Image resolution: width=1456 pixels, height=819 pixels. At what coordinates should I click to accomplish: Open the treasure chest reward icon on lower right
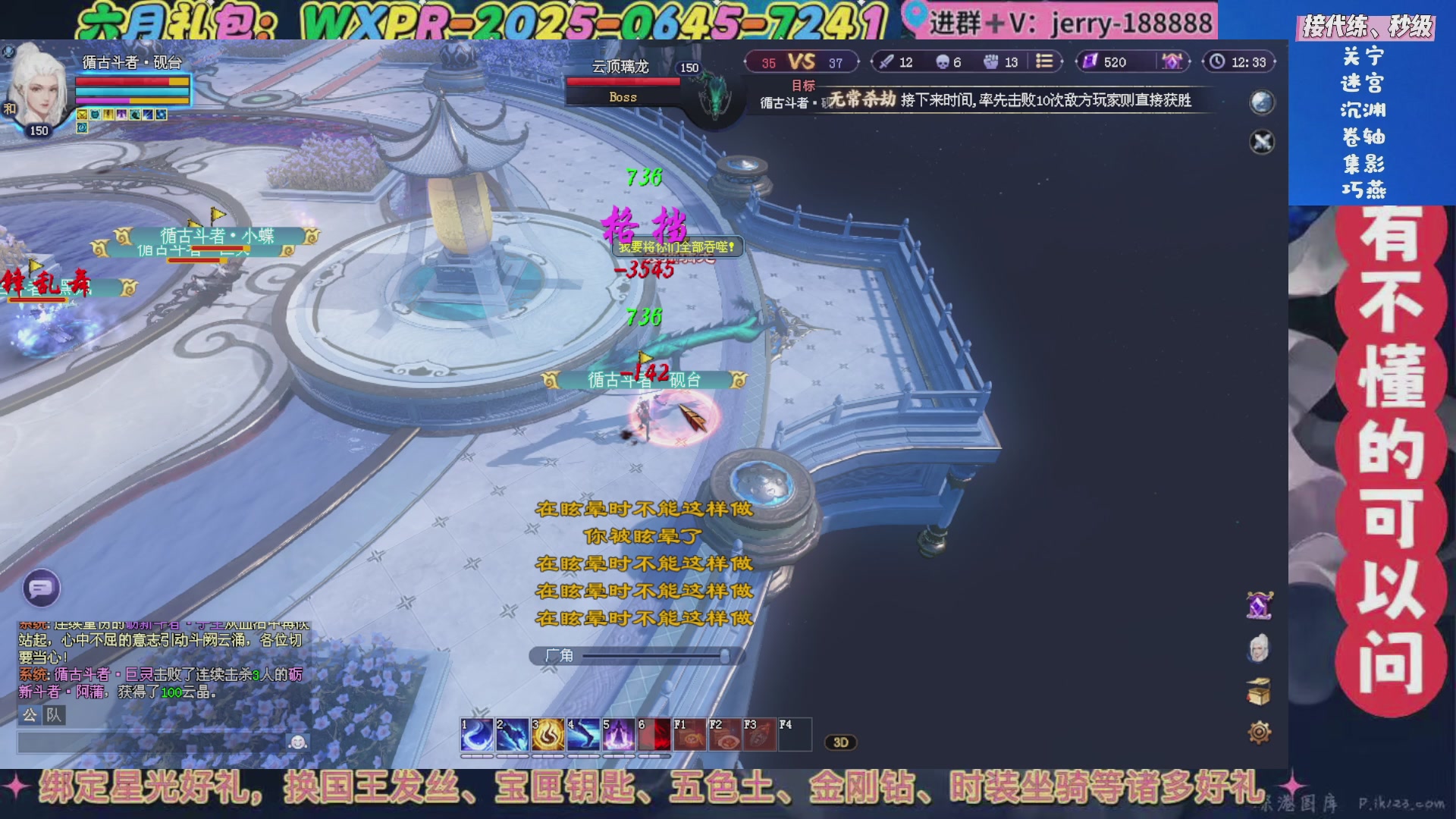pos(1259,692)
